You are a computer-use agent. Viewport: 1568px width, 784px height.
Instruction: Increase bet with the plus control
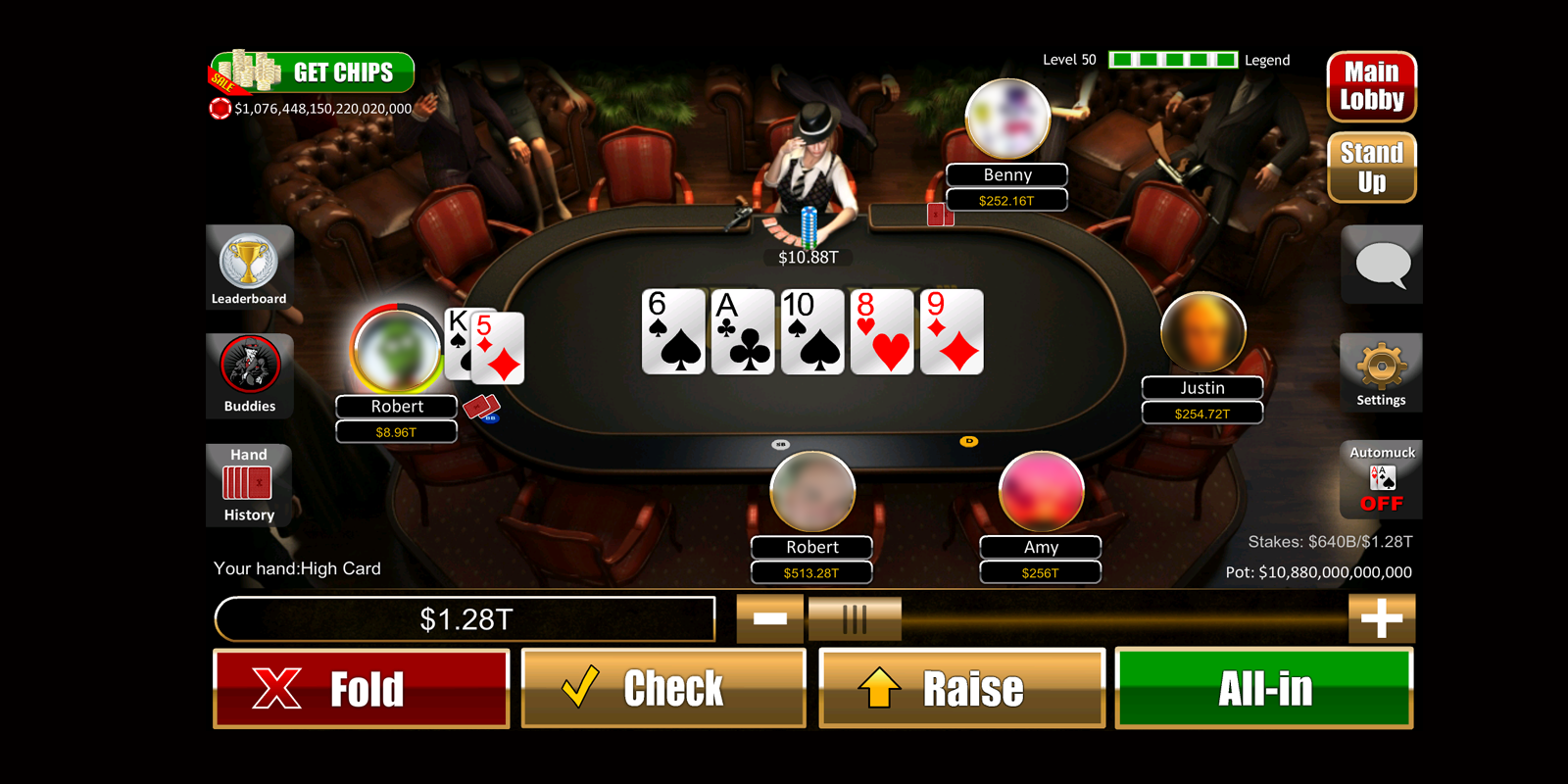click(x=1382, y=618)
